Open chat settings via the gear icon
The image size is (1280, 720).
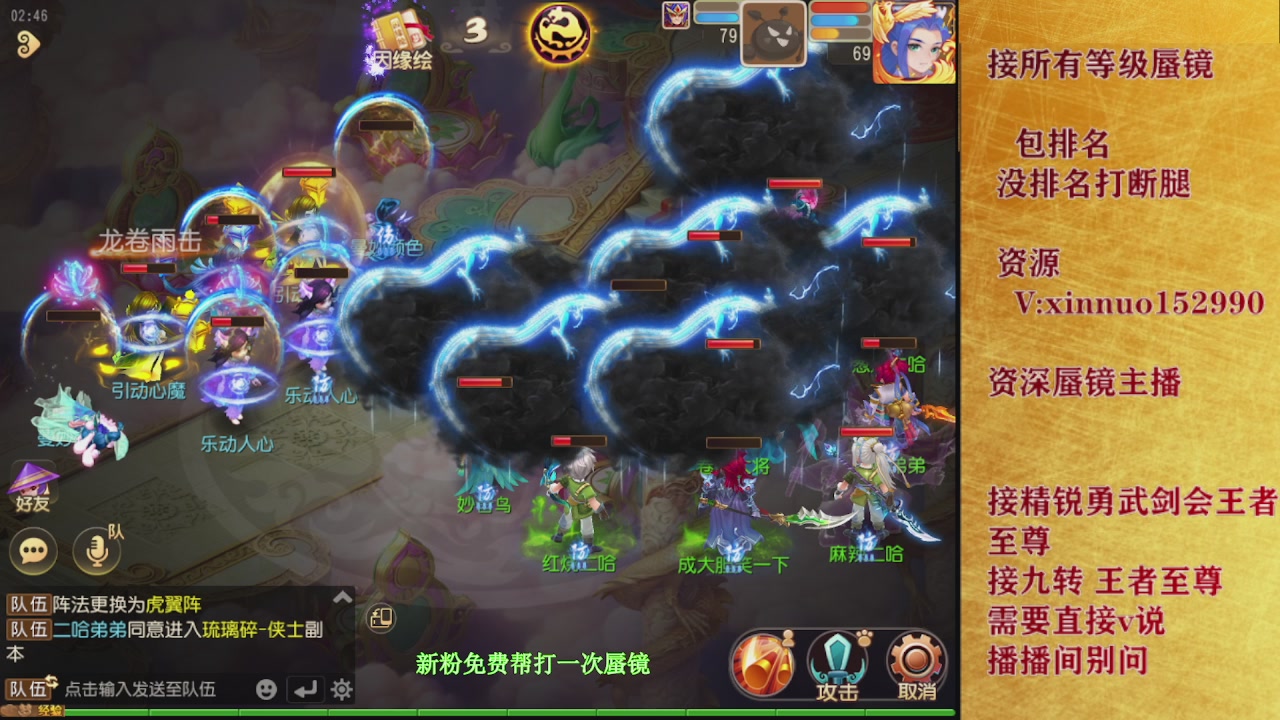point(341,690)
